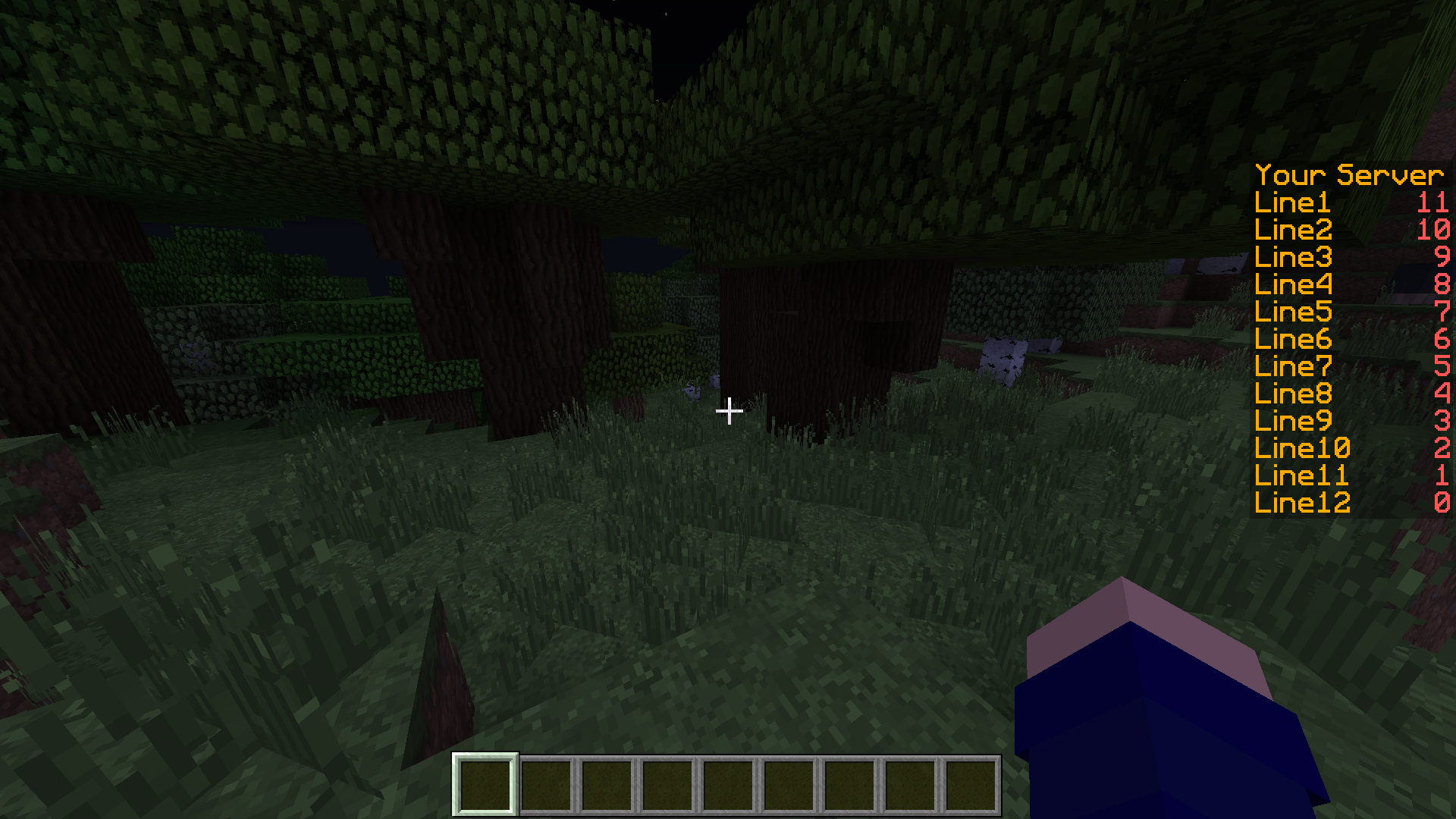Screen dimensions: 1456x819
Task: Select the Line1 scoreboard entry
Action: [1291, 202]
